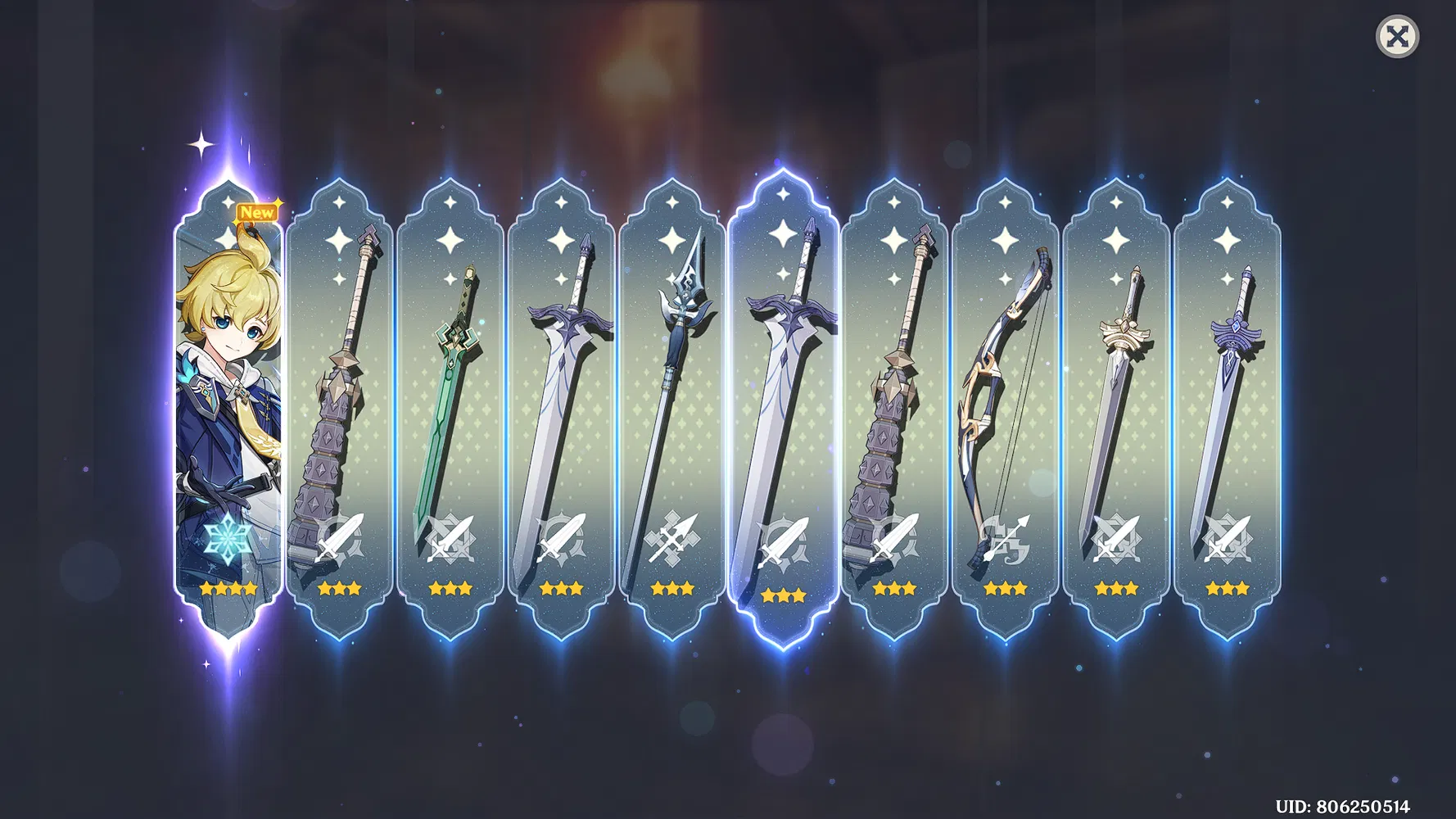Click the polearm icon beneath the spear weapon
This screenshot has width=1456, height=819.
673,538
